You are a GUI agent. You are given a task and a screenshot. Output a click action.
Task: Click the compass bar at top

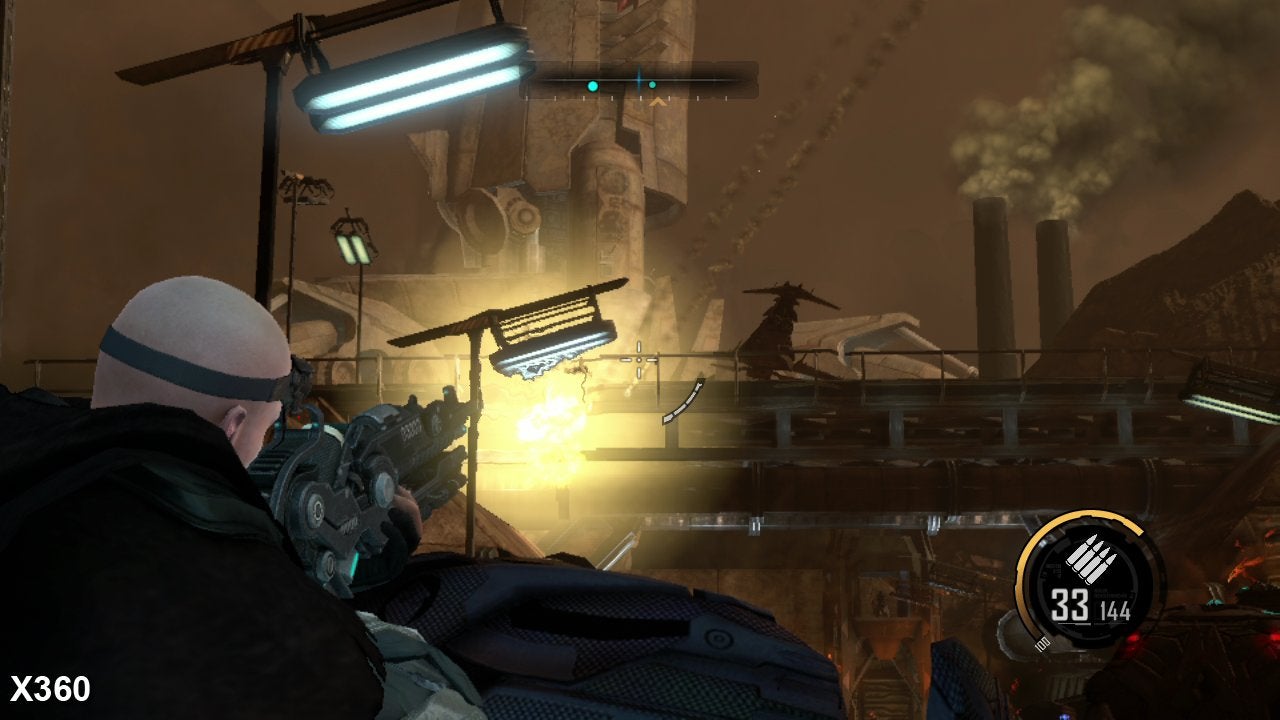(x=638, y=80)
